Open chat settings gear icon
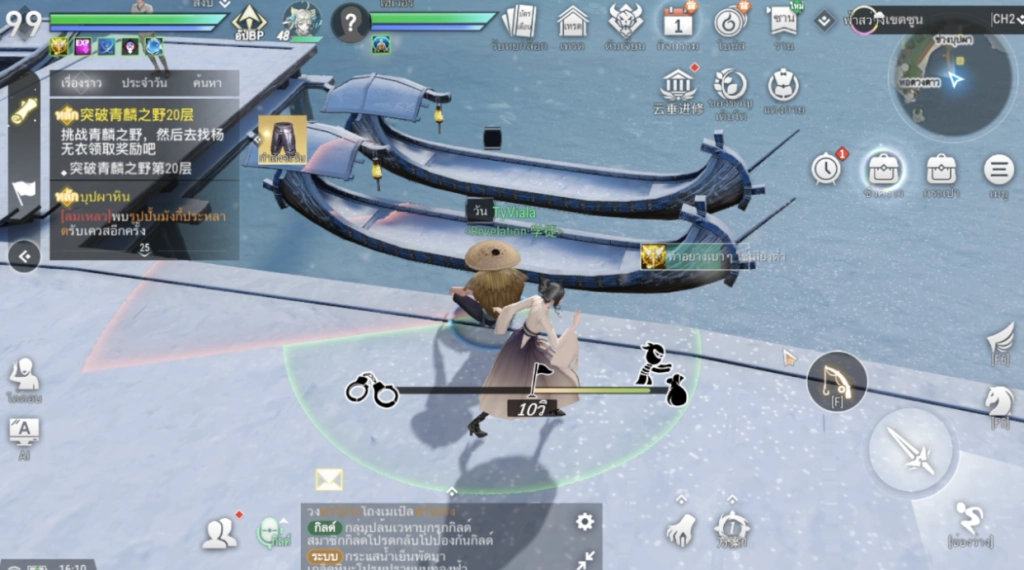 [x=585, y=522]
